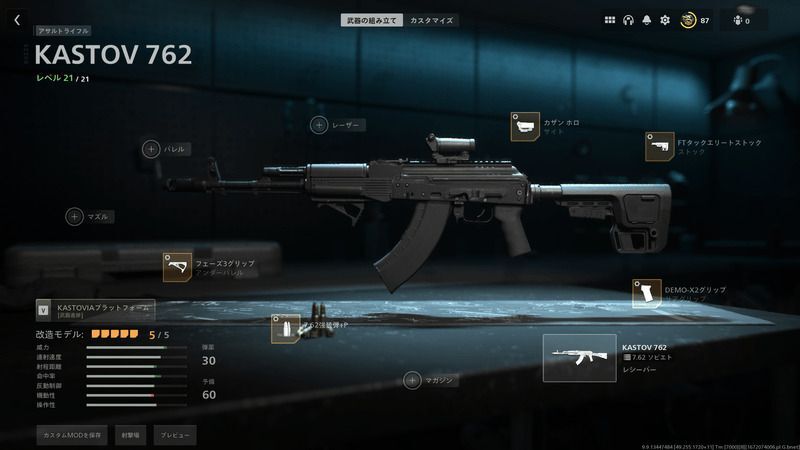Open the プレビュー preview
800x450 pixels.
tap(174, 435)
